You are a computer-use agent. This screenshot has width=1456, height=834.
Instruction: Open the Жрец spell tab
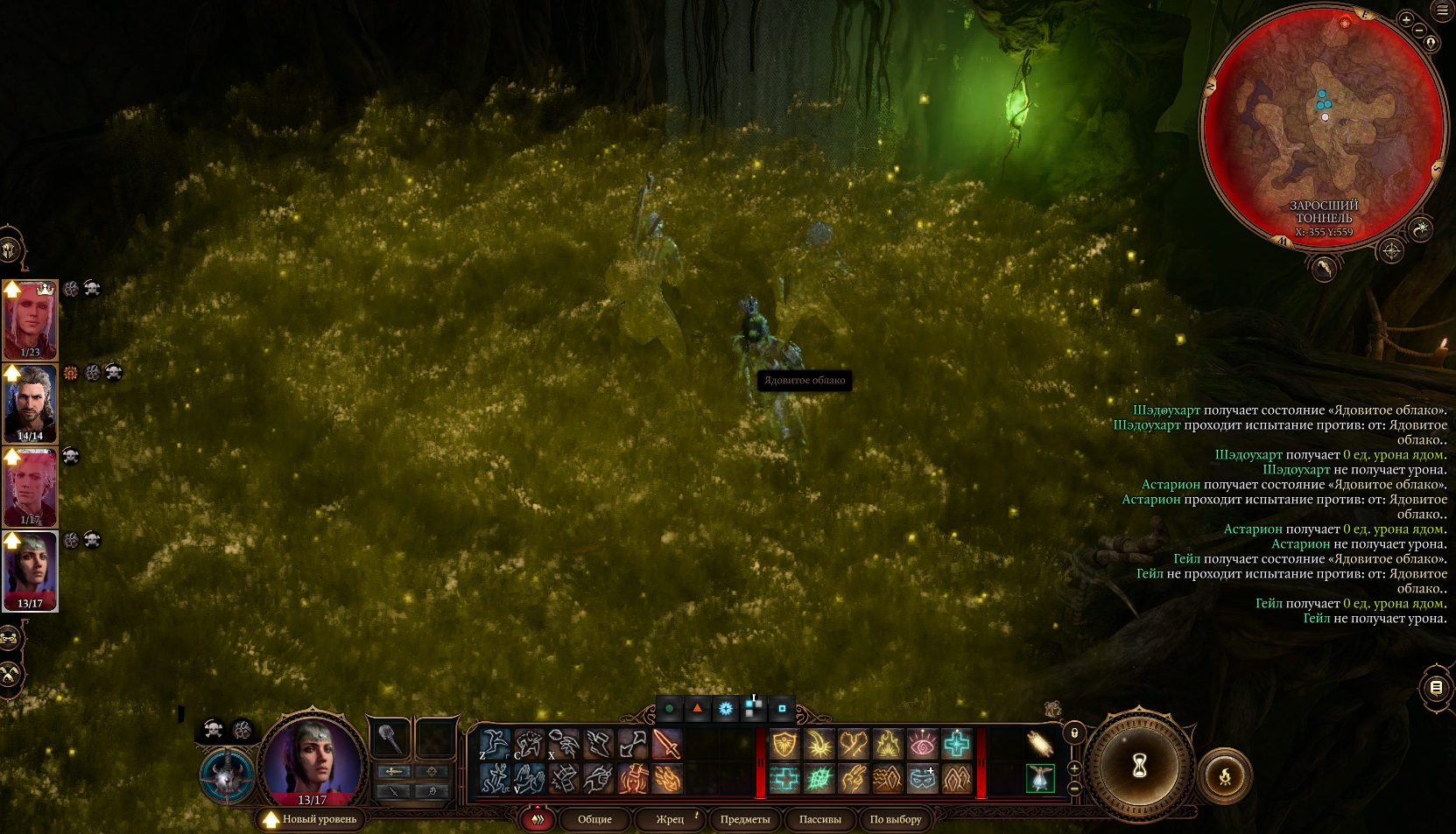tap(670, 819)
